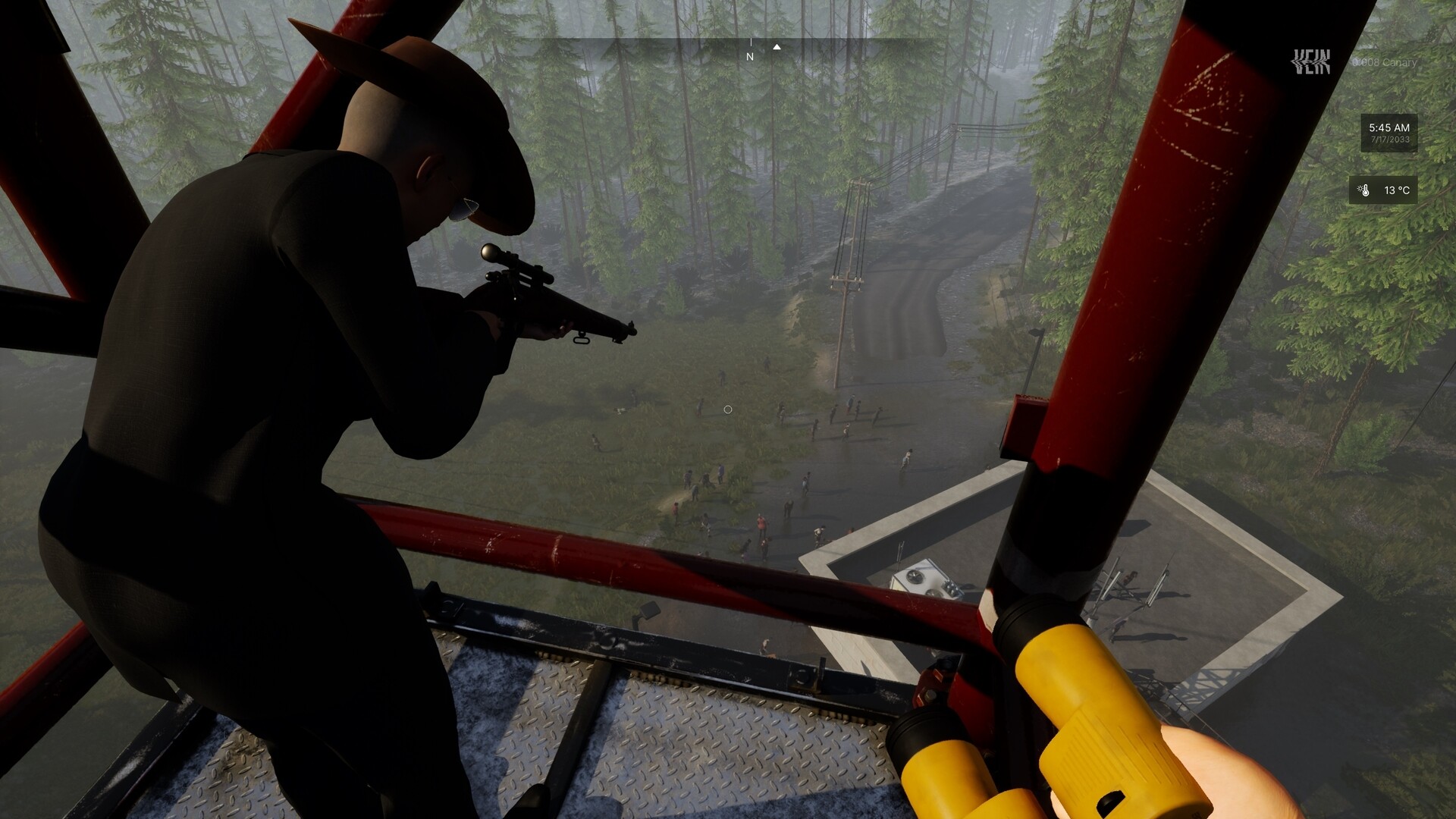Screen dimensions: 1456x819
Task: Click the thermometer icon on the weather widget
Action: (1367, 191)
